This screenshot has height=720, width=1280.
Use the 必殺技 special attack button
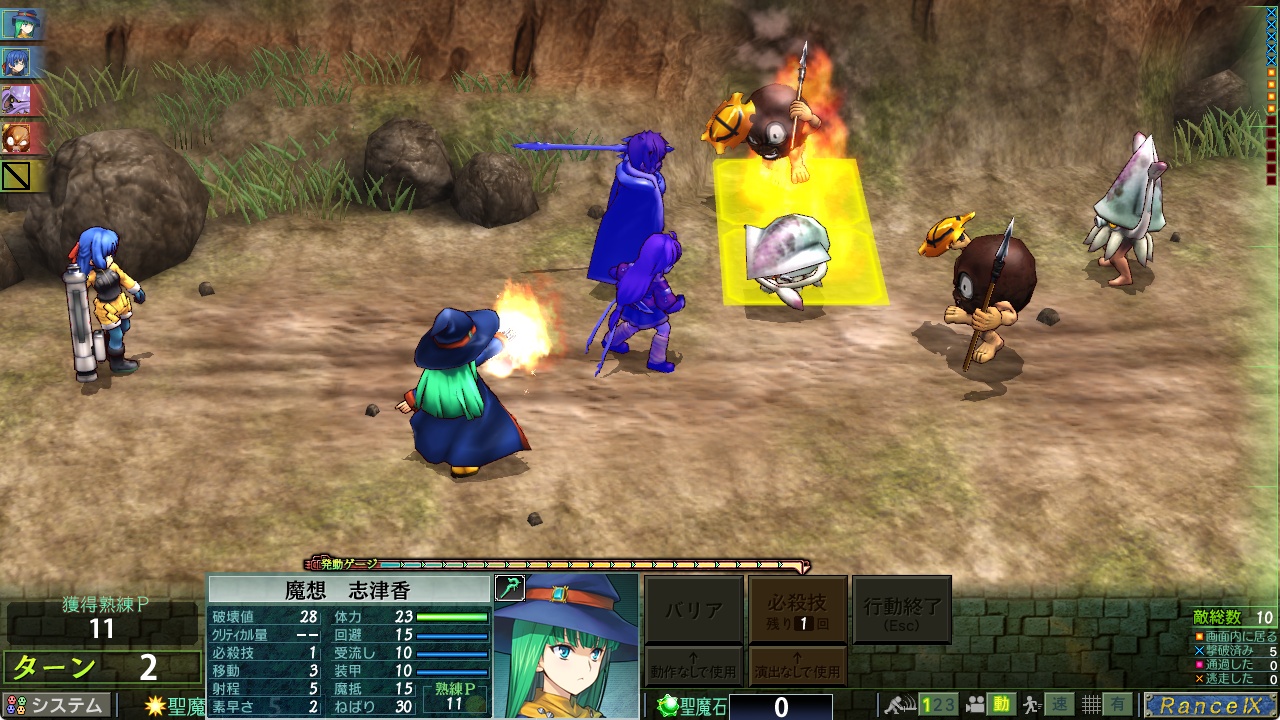click(x=797, y=609)
